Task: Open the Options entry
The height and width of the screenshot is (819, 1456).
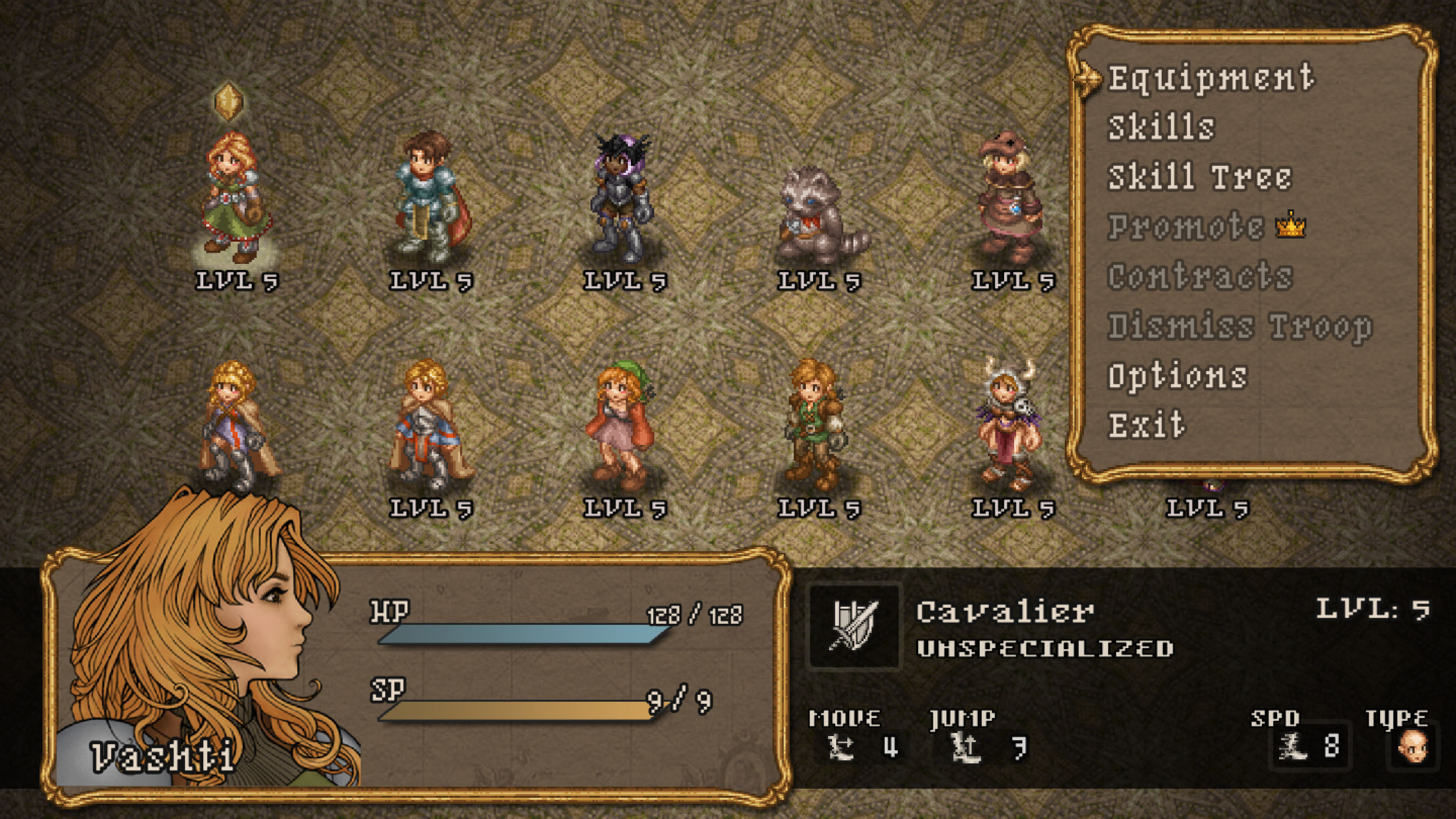Action: click(1177, 377)
